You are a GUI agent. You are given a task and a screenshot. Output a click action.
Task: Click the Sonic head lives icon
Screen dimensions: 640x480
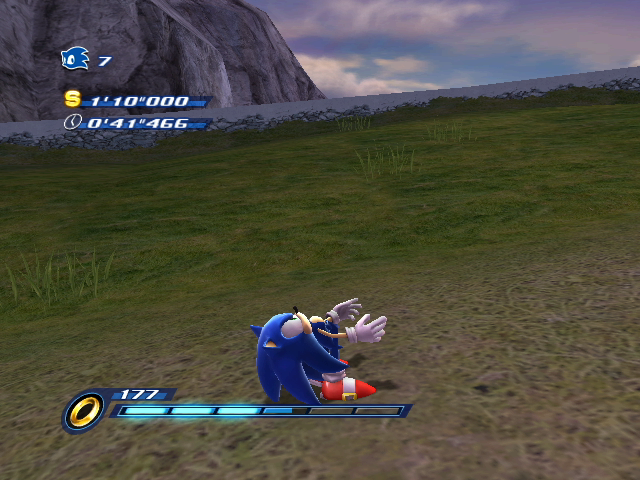[x=75, y=59]
